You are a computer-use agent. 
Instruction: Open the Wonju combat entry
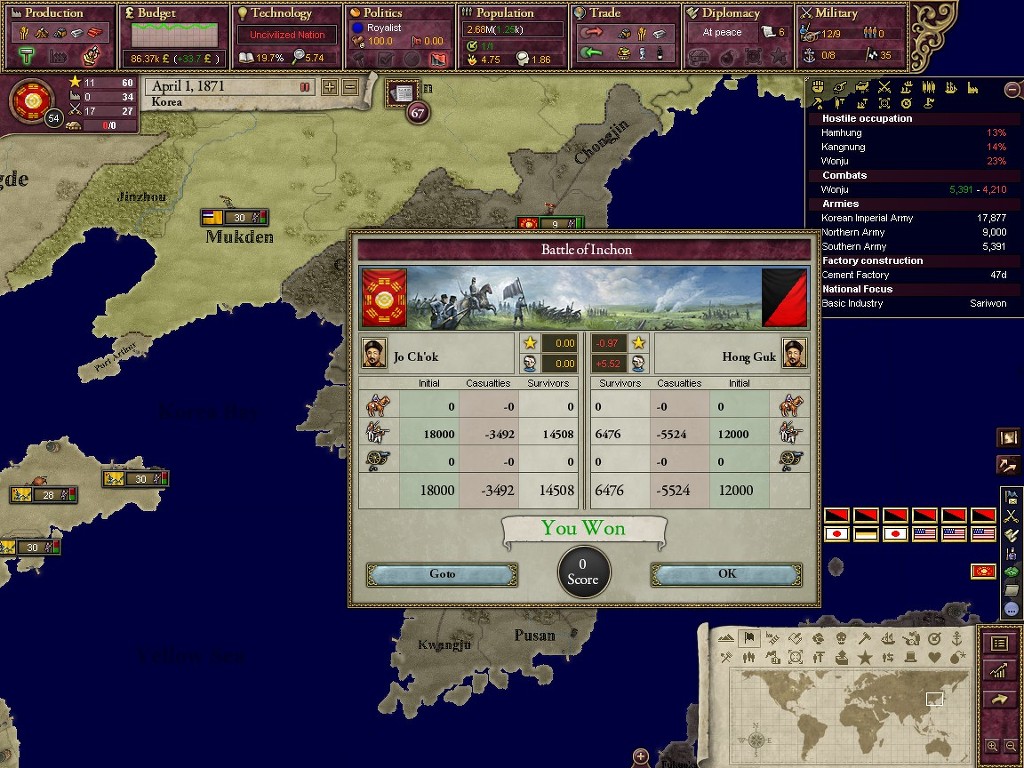point(836,189)
